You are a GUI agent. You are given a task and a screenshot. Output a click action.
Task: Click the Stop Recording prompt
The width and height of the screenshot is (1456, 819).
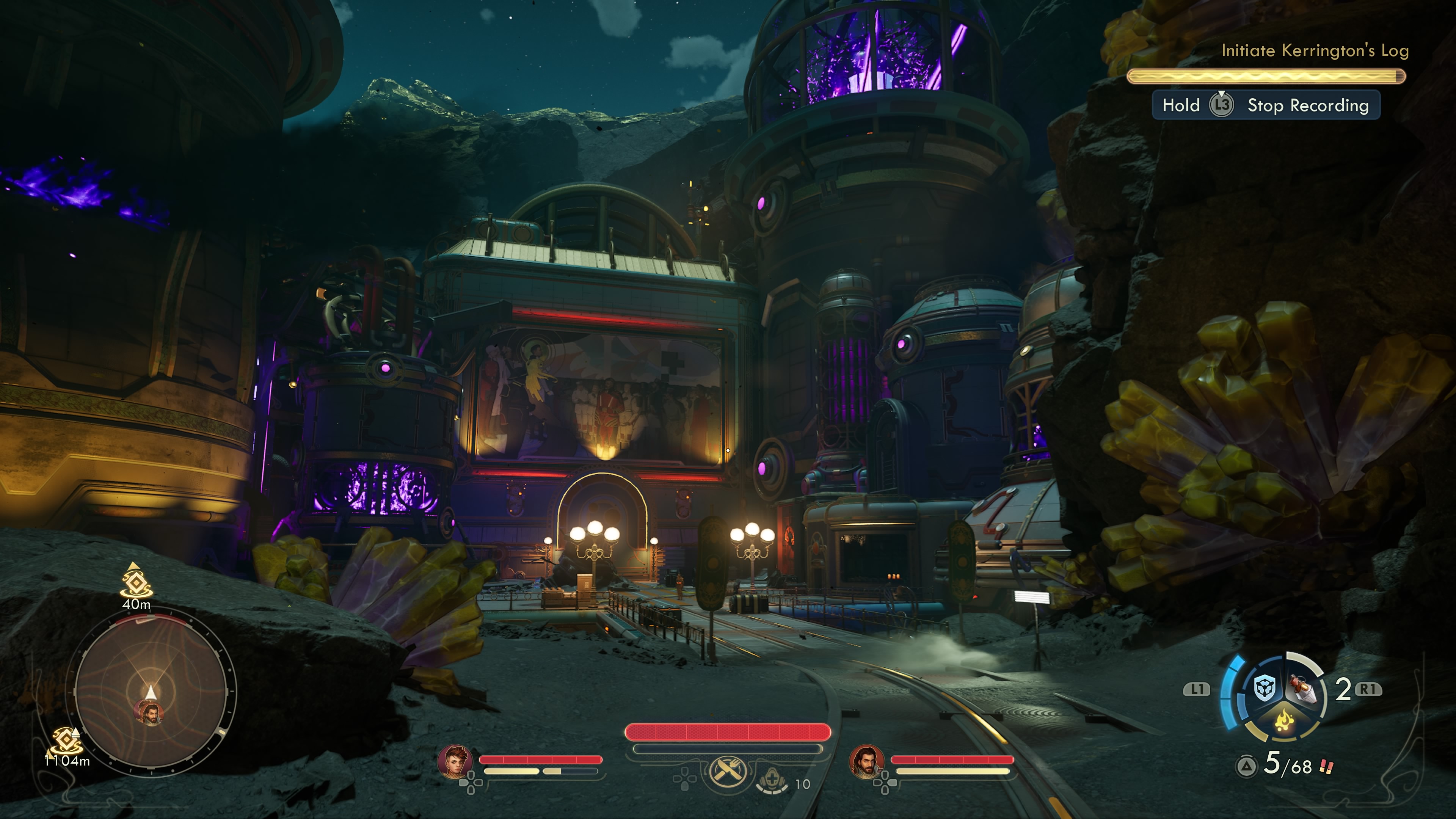(x=1266, y=105)
